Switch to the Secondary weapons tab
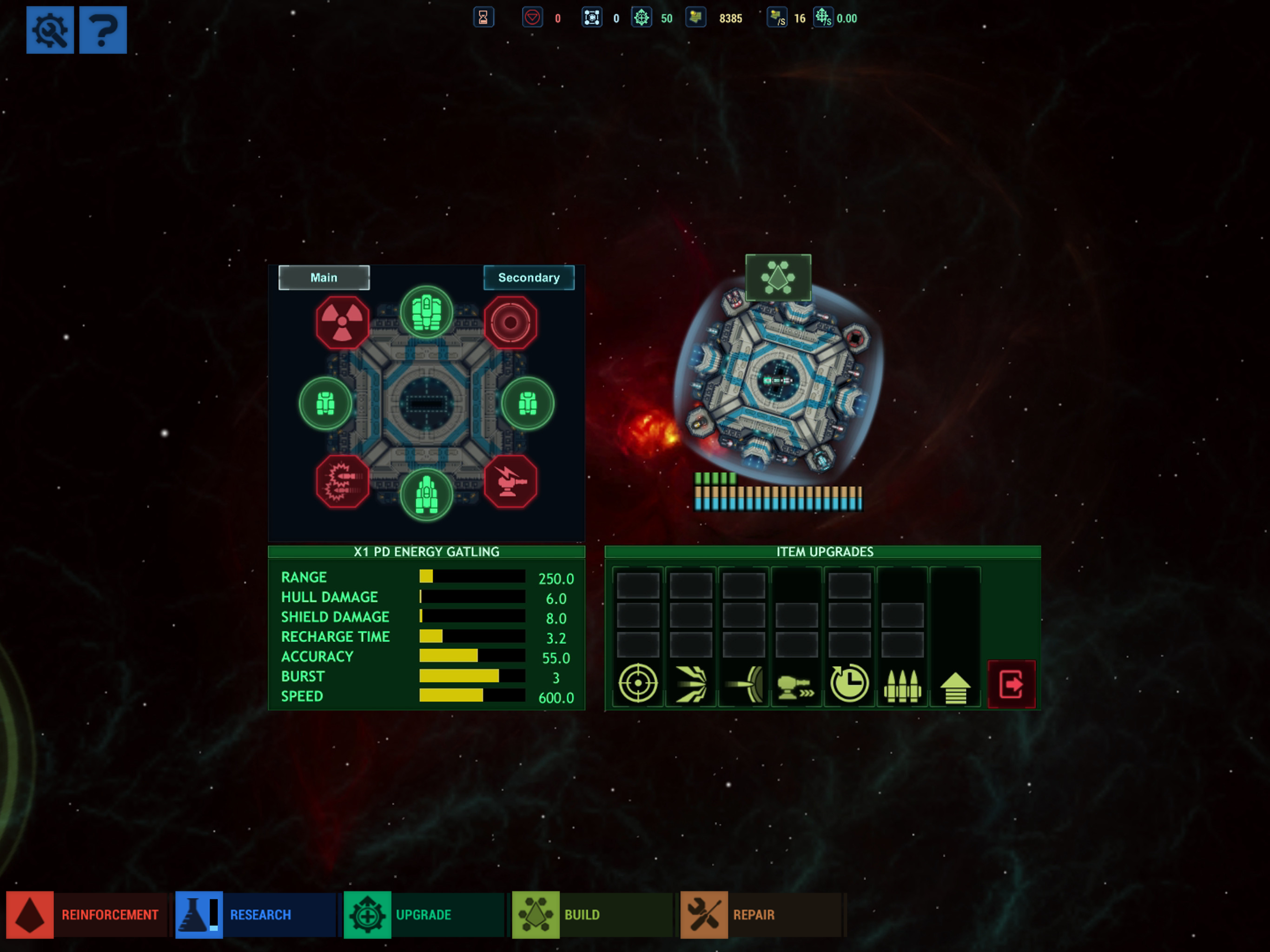The width and height of the screenshot is (1270, 952). pos(529,278)
